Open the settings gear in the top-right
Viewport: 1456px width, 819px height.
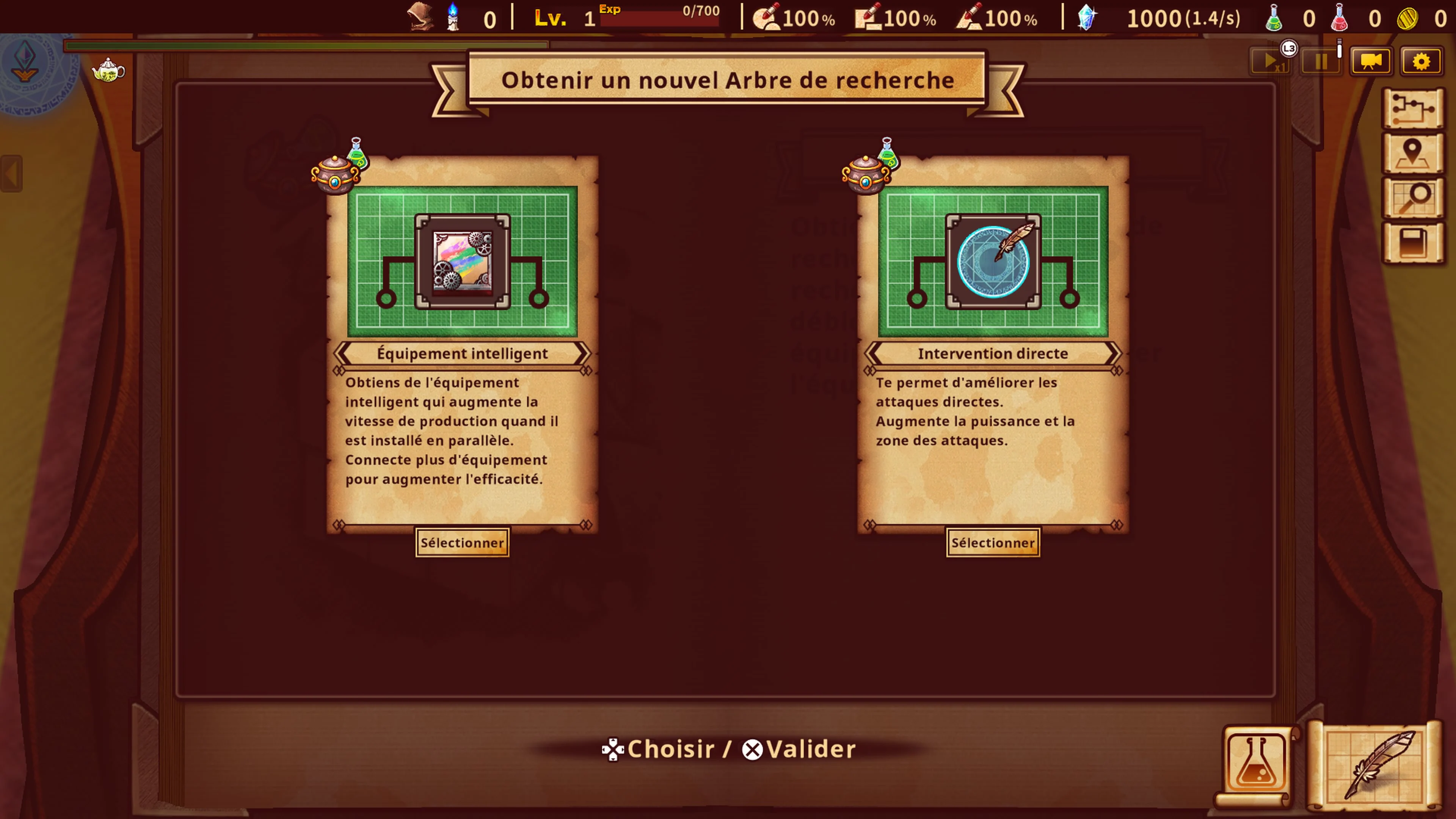click(1421, 63)
